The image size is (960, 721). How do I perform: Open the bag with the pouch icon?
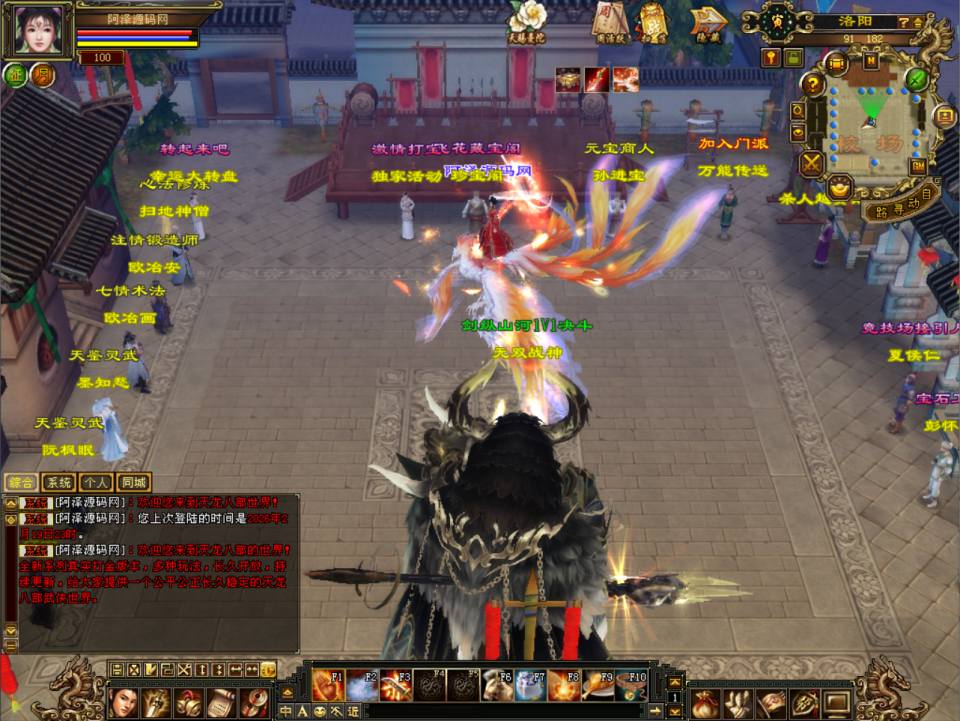pos(706,703)
